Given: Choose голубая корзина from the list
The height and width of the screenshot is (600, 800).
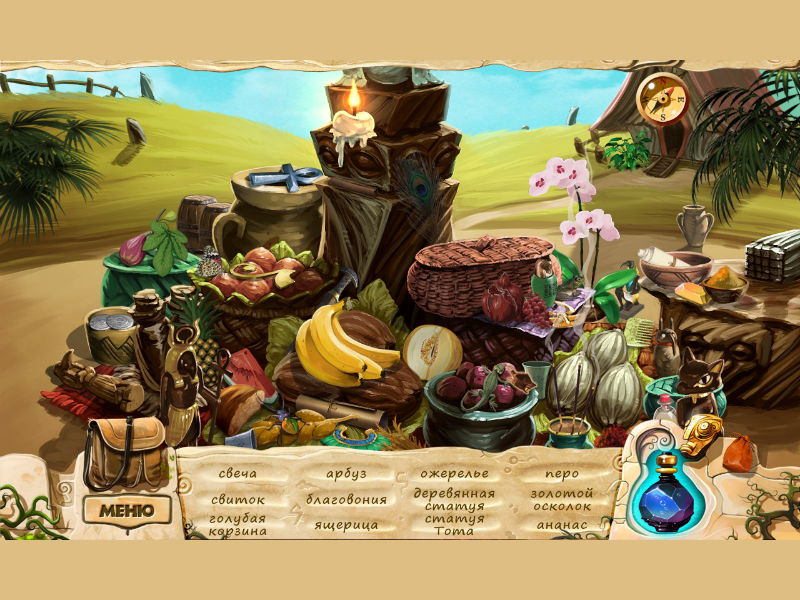Looking at the screenshot, I should pyautogui.click(x=238, y=524).
